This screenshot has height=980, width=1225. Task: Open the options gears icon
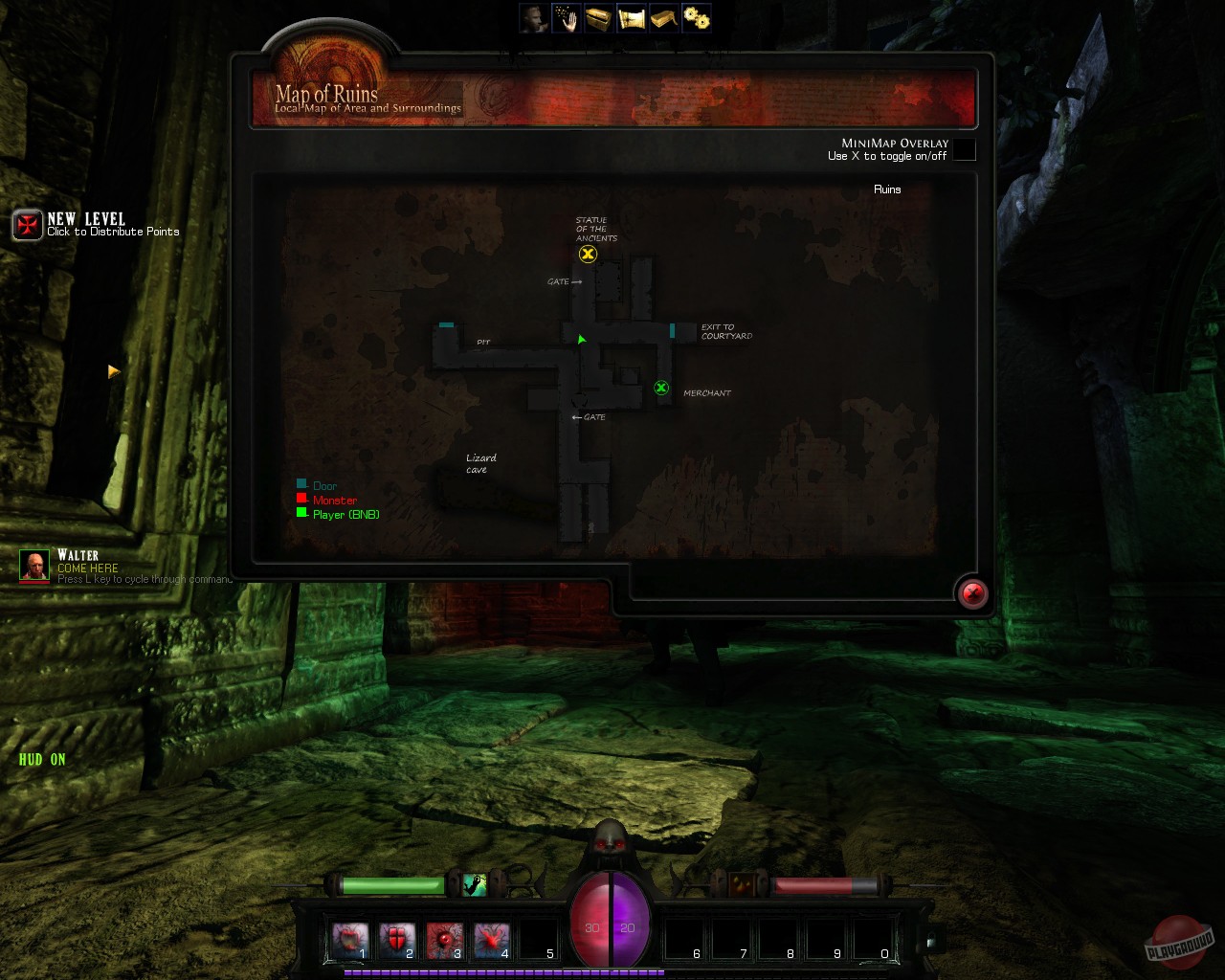coord(696,16)
